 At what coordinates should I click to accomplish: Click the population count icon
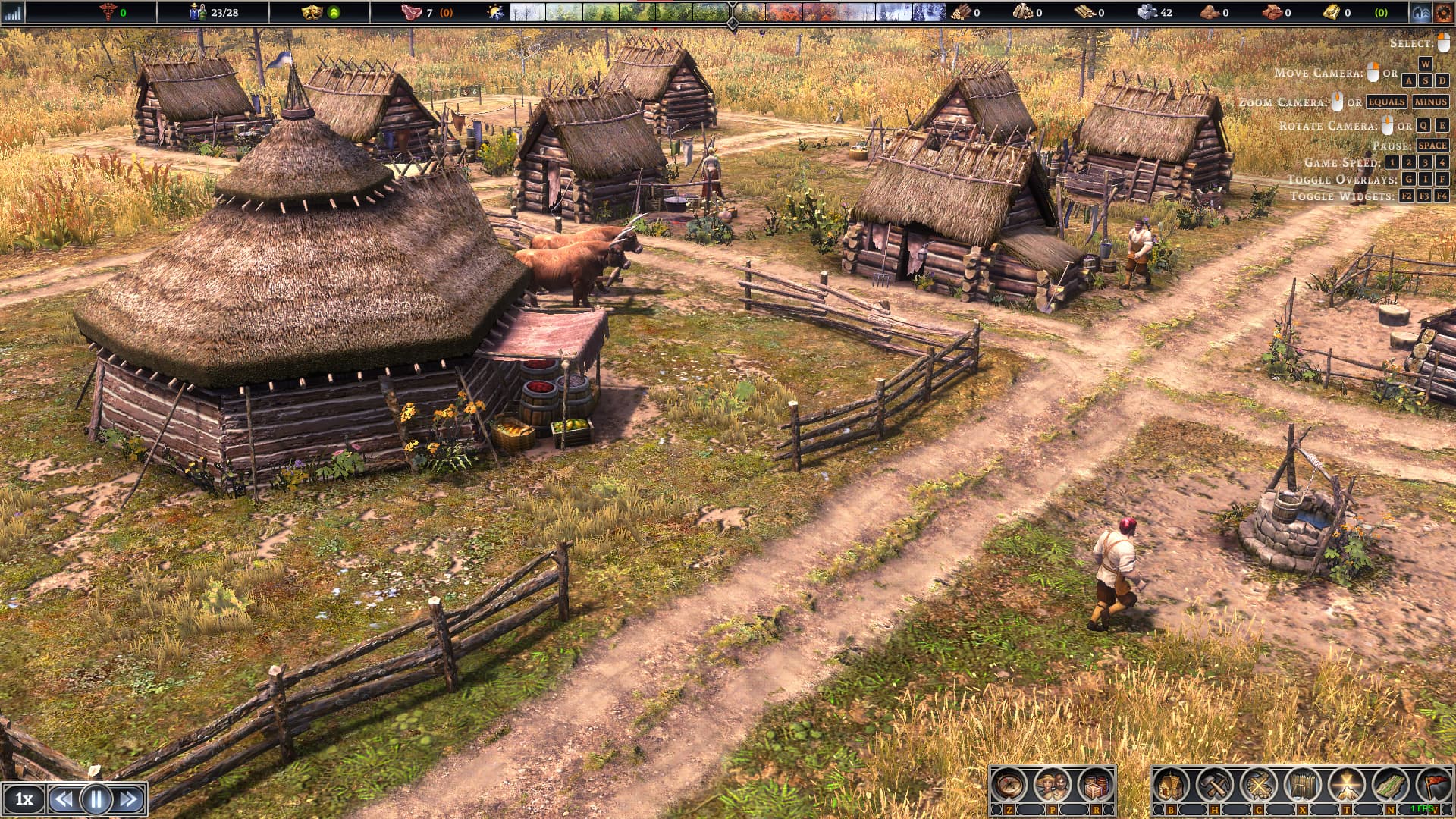pyautogui.click(x=198, y=12)
